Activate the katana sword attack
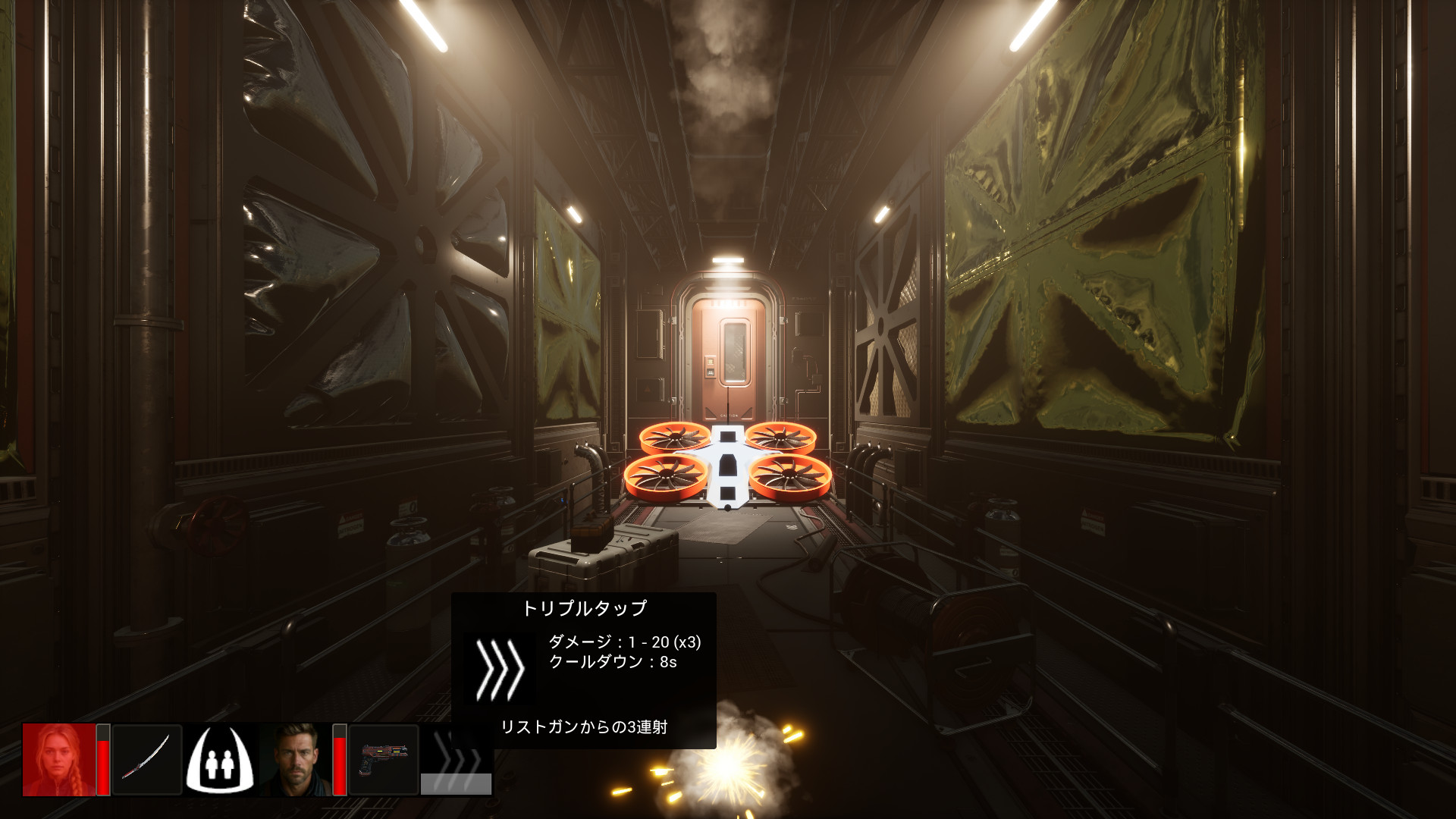Screen dimensions: 1456x819 tap(147, 759)
